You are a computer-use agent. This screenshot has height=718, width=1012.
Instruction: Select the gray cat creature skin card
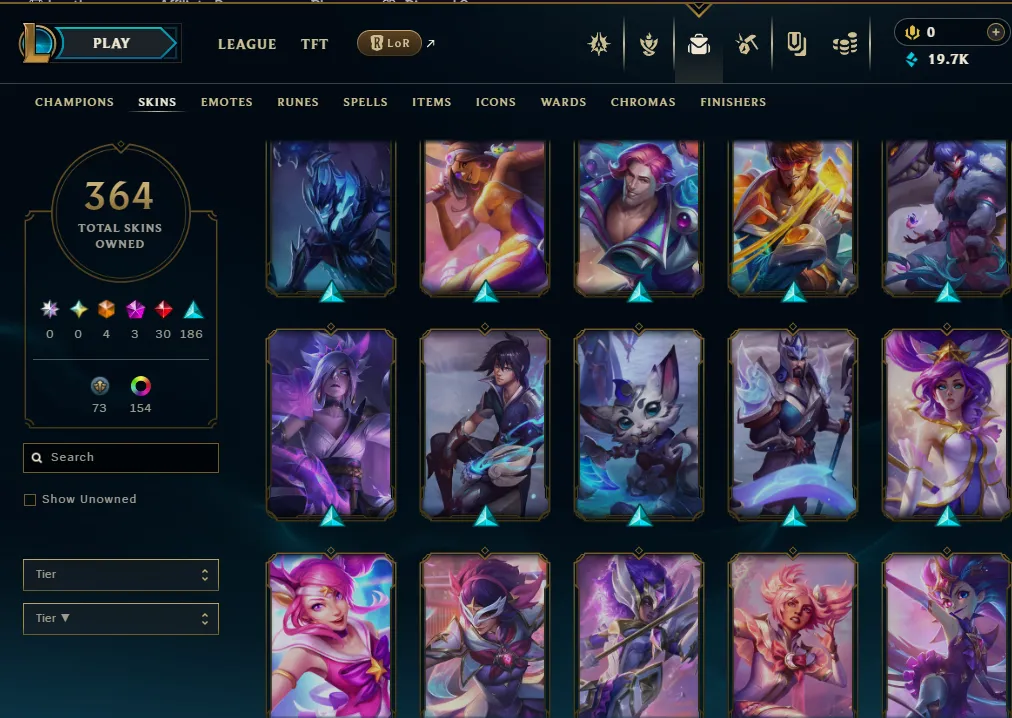point(639,424)
